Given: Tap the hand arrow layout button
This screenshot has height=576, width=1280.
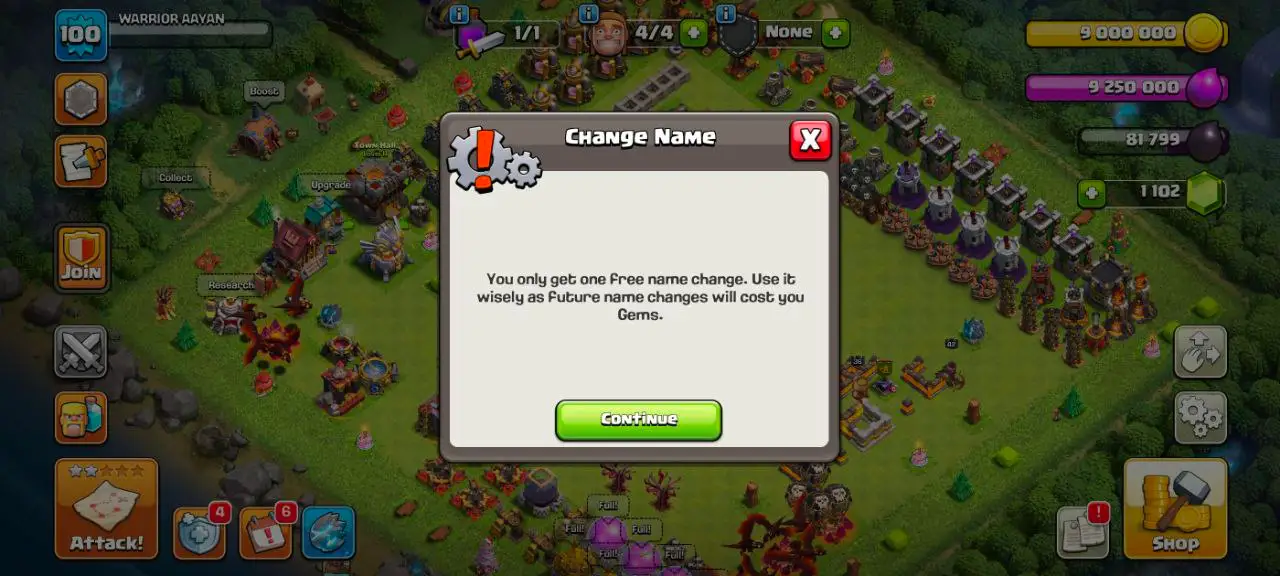Looking at the screenshot, I should click(x=1200, y=351).
